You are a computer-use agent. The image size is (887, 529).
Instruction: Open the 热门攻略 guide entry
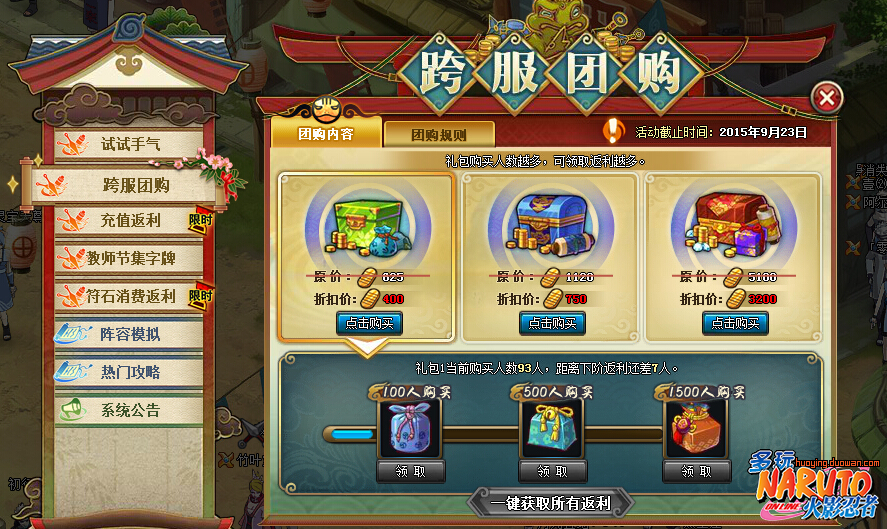(x=130, y=372)
